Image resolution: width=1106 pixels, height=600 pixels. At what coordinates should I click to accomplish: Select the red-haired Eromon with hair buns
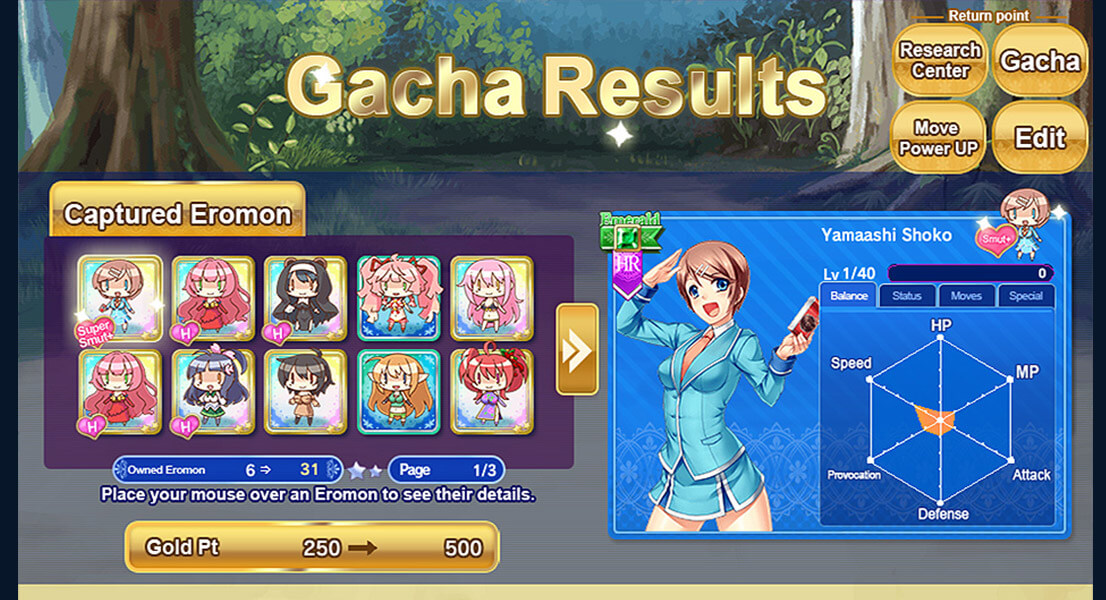click(x=492, y=391)
